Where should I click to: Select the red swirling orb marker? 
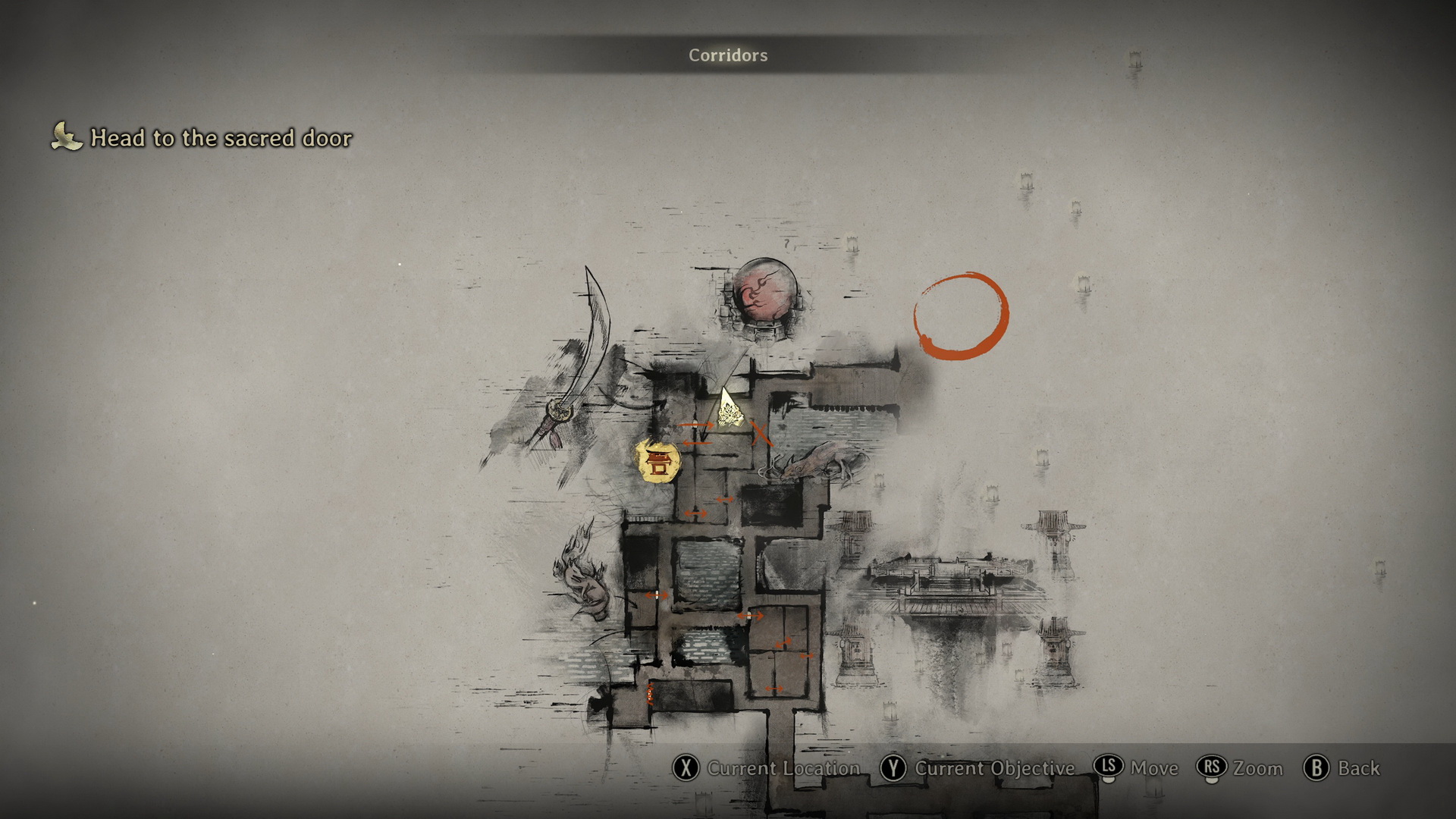(766, 297)
